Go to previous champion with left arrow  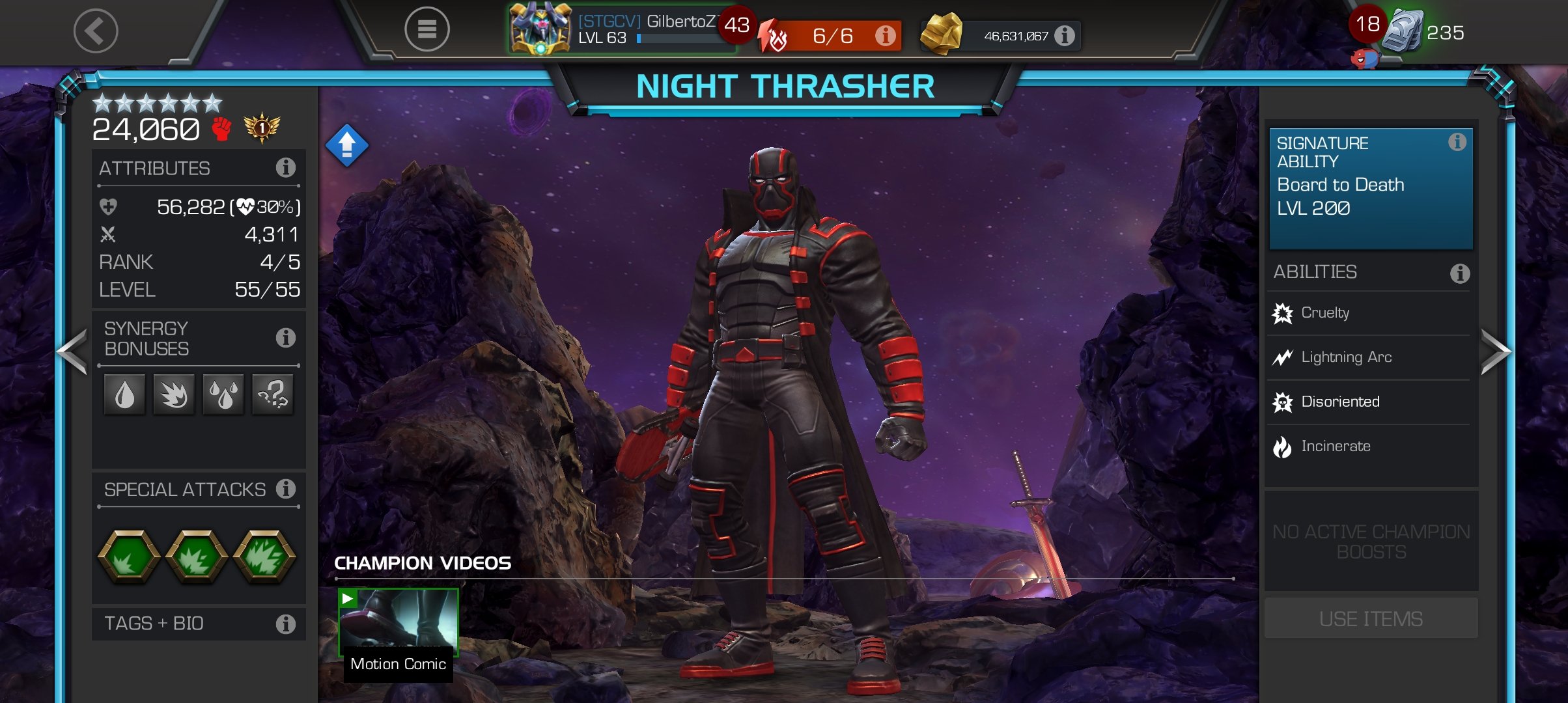[72, 351]
